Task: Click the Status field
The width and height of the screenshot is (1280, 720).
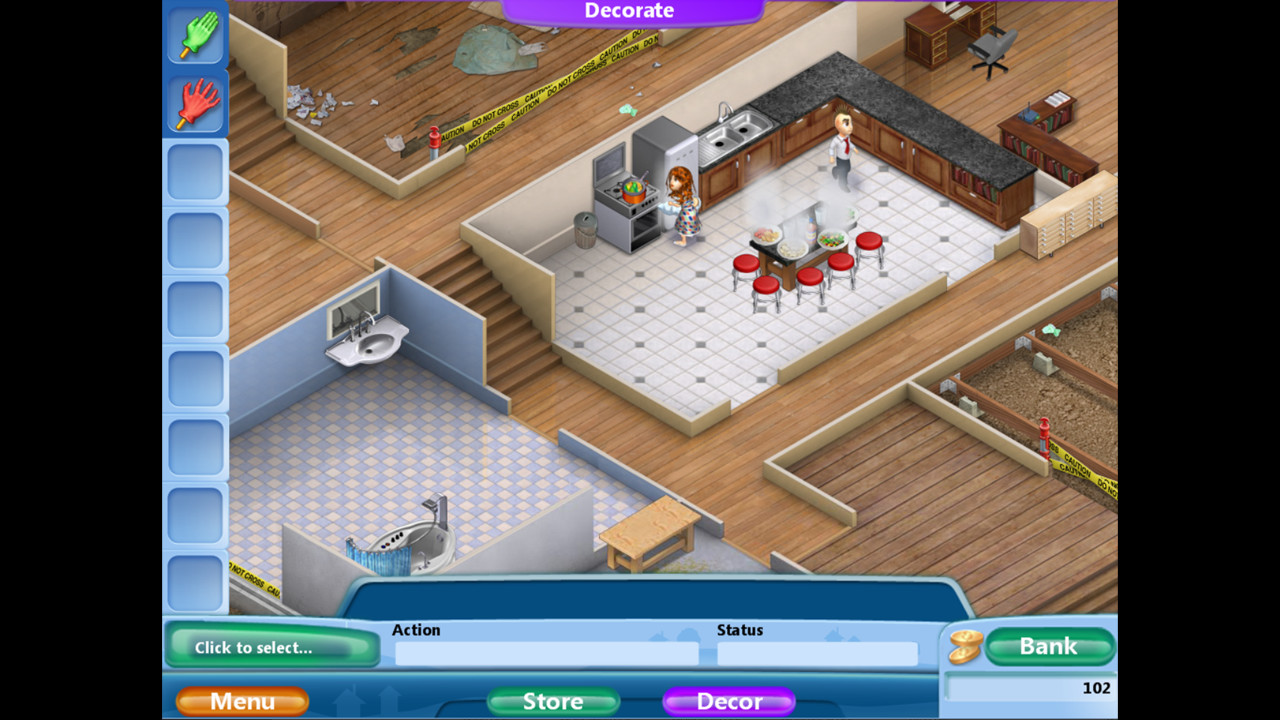Action: pyautogui.click(x=817, y=653)
